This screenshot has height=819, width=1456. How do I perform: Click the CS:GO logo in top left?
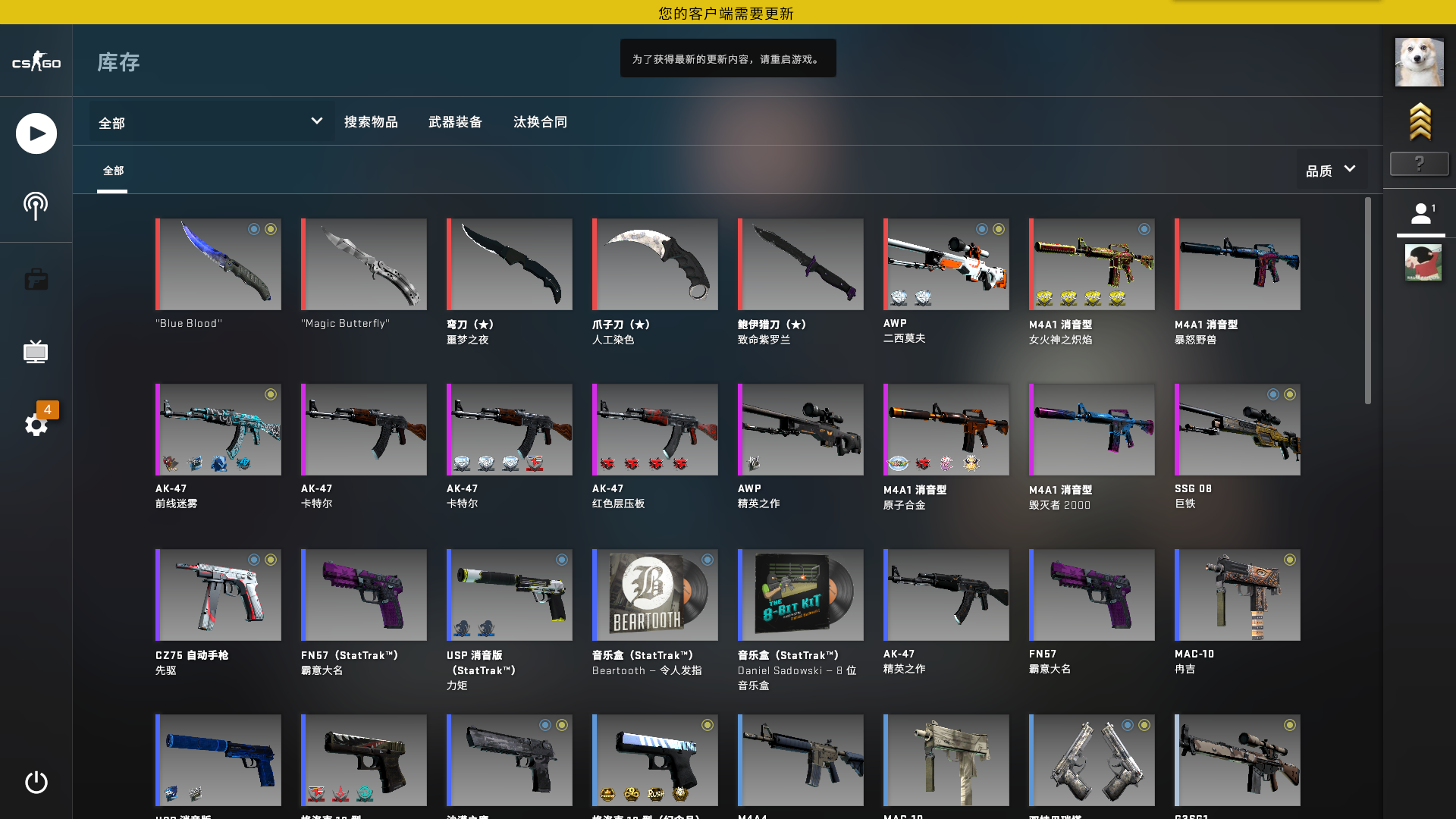point(35,62)
